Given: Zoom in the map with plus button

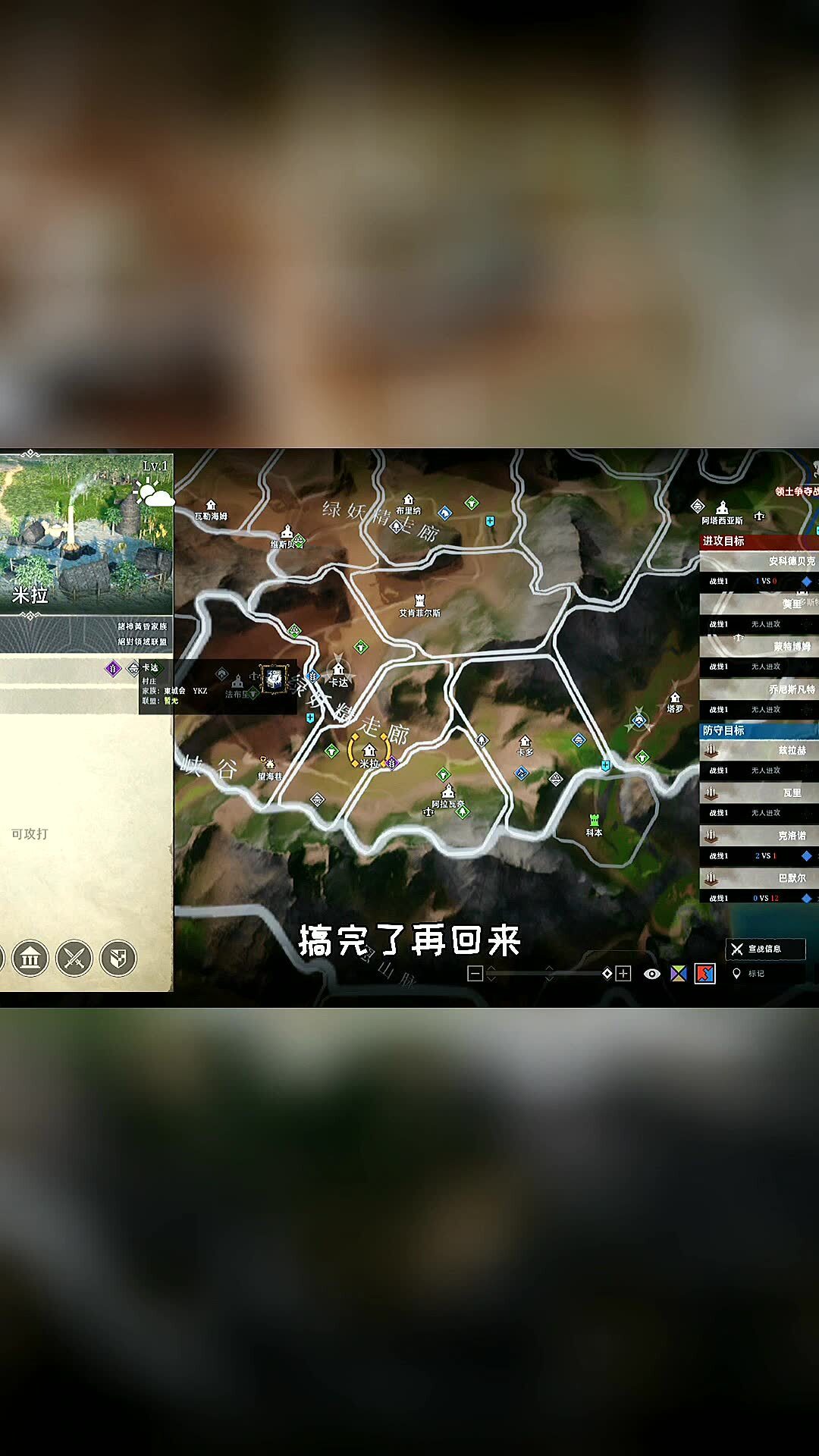Looking at the screenshot, I should (623, 974).
